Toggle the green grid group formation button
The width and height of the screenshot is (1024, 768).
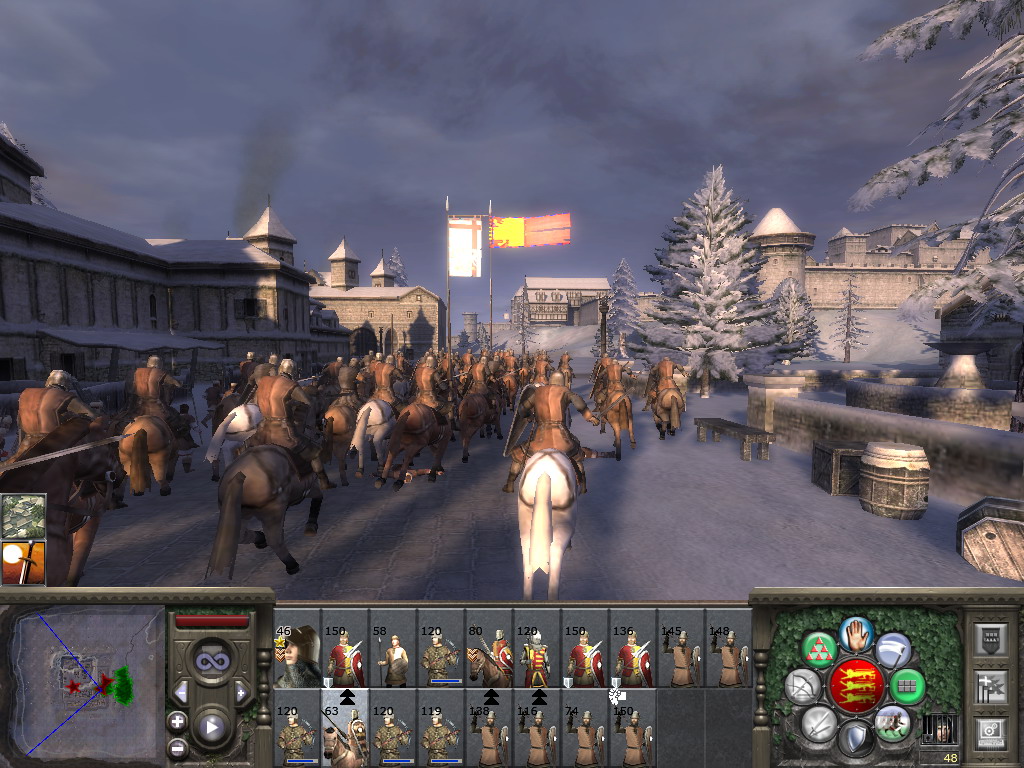coord(908,687)
